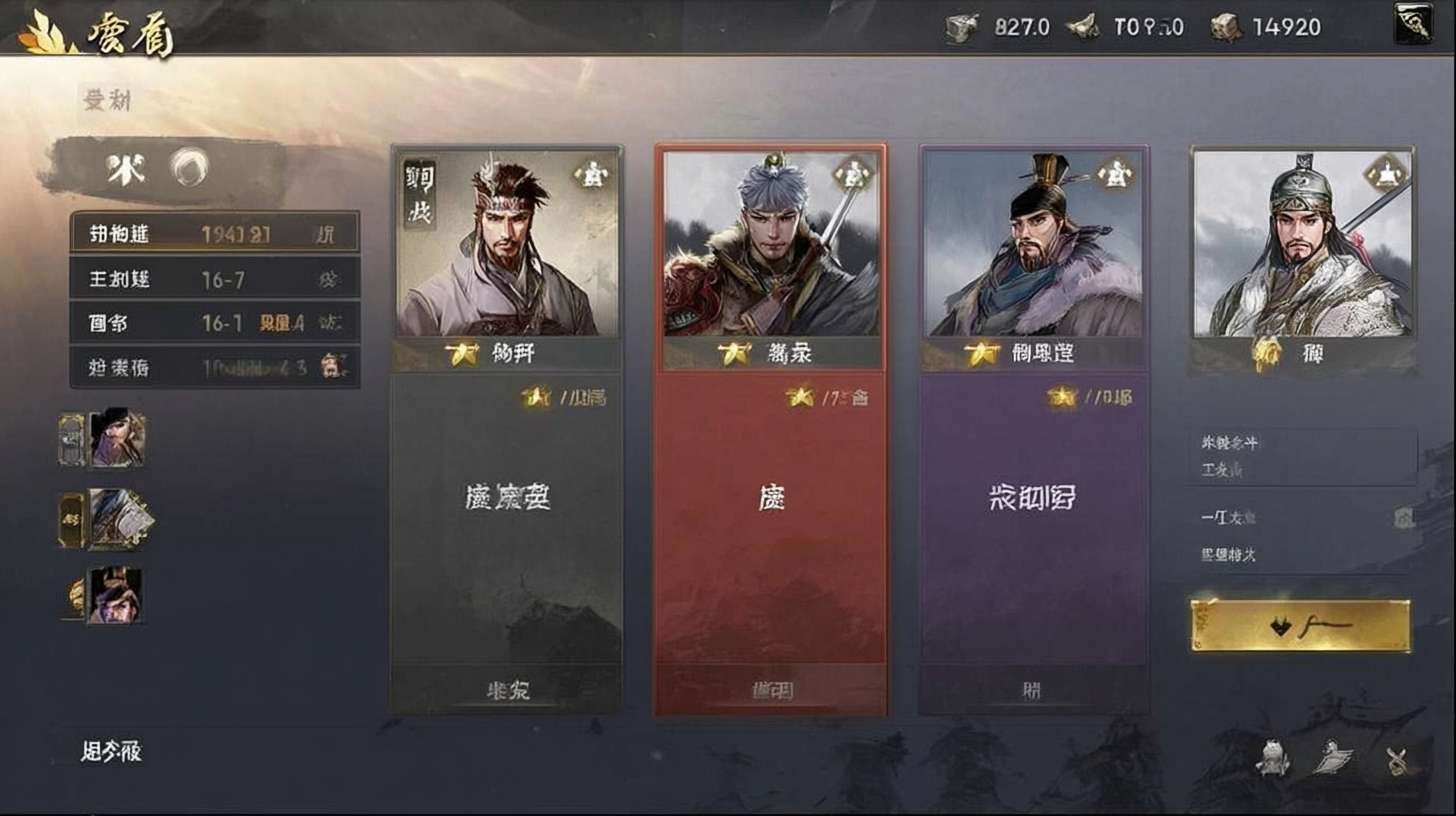Choose the silver-haired hero on the red card
Image resolution: width=1456 pixels, height=816 pixels.
(x=771, y=245)
